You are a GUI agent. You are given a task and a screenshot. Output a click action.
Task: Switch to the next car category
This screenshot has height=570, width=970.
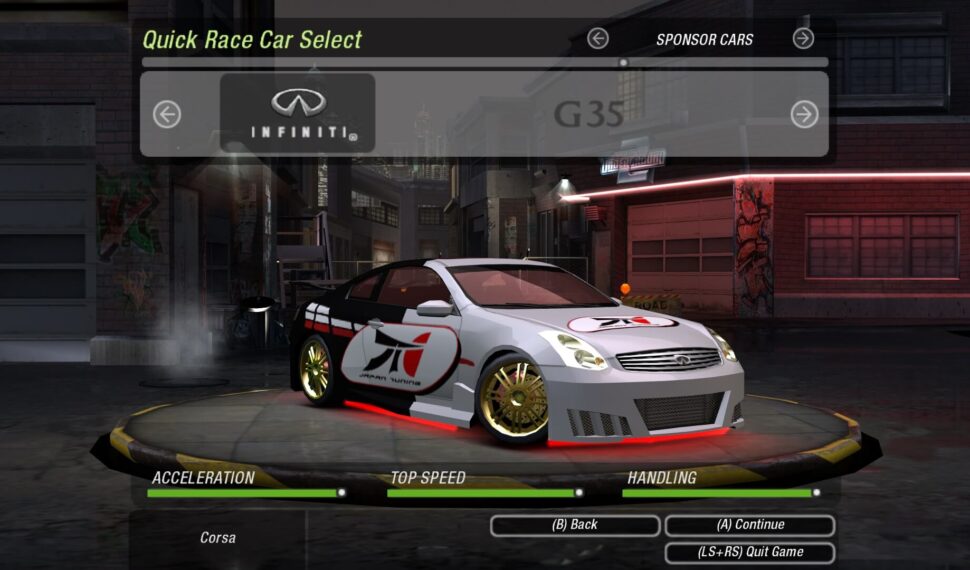(803, 39)
